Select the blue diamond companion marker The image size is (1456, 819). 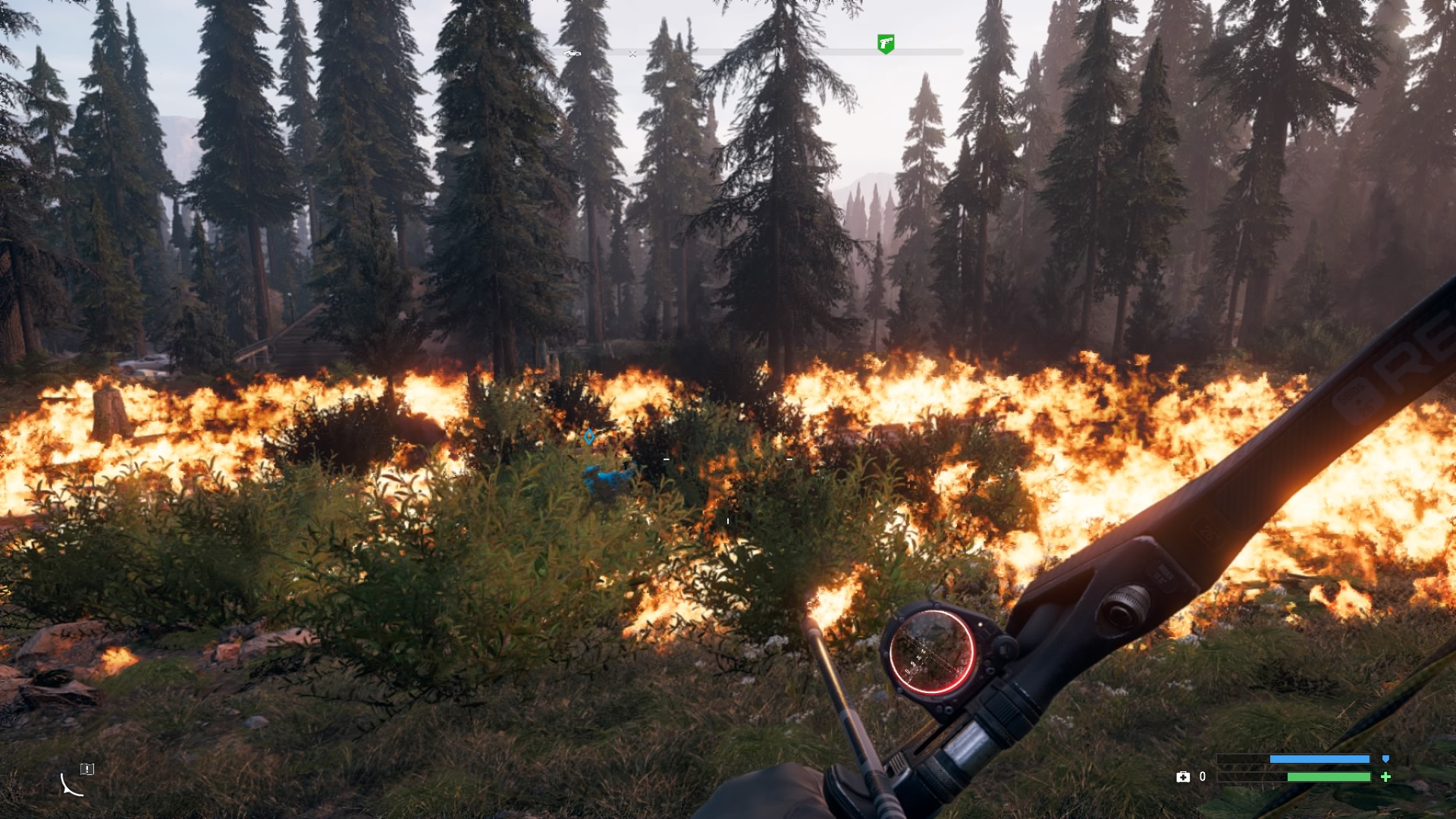pos(589,437)
